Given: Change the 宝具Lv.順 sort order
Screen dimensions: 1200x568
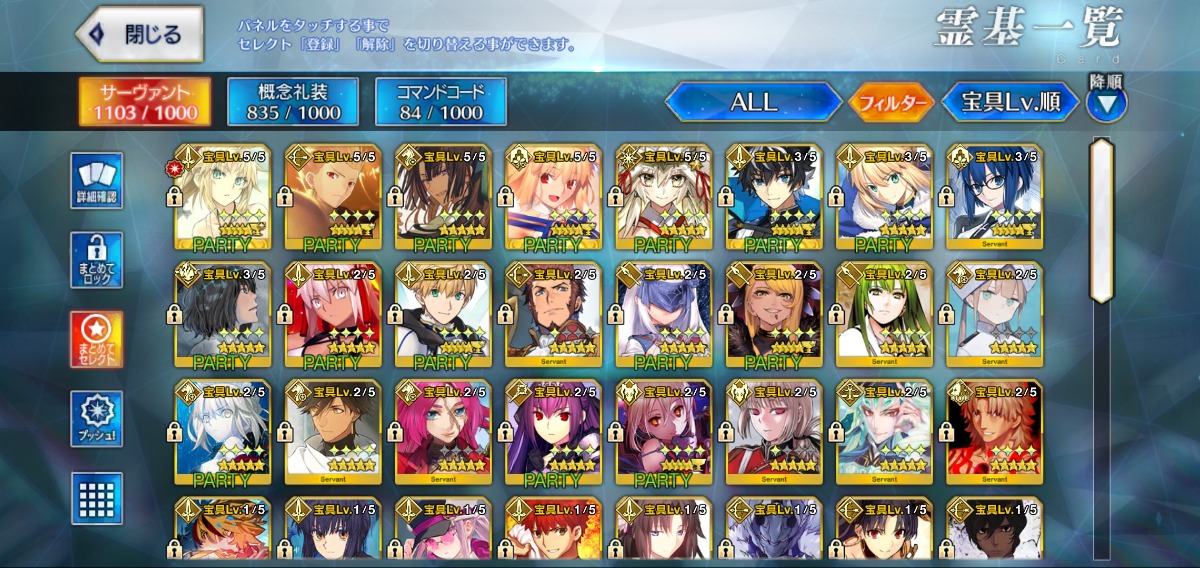Looking at the screenshot, I should [x=1011, y=102].
